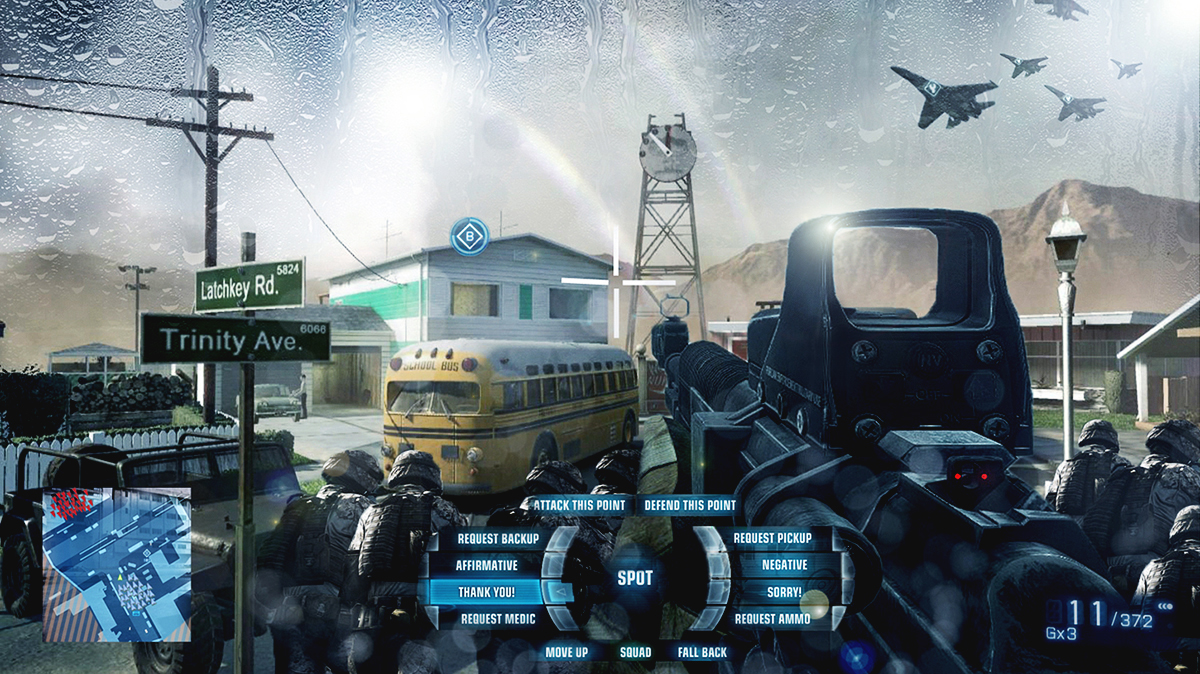Select the Sorry! message option

(784, 592)
